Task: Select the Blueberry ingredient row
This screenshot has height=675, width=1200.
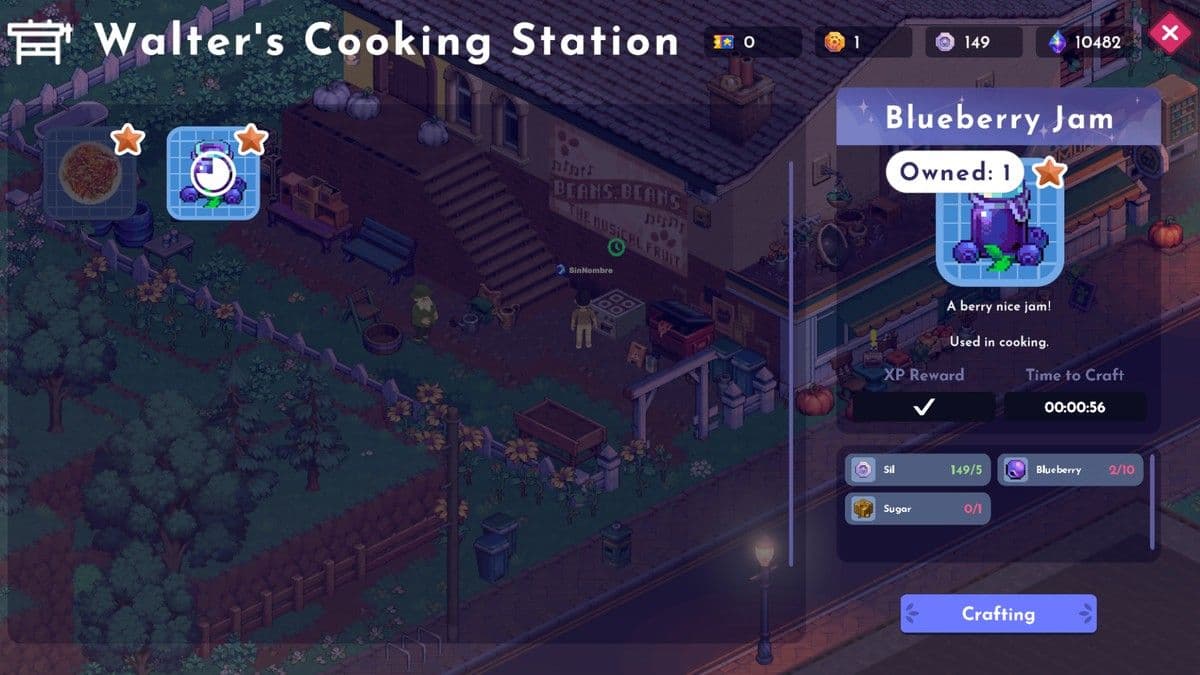Action: [1070, 470]
